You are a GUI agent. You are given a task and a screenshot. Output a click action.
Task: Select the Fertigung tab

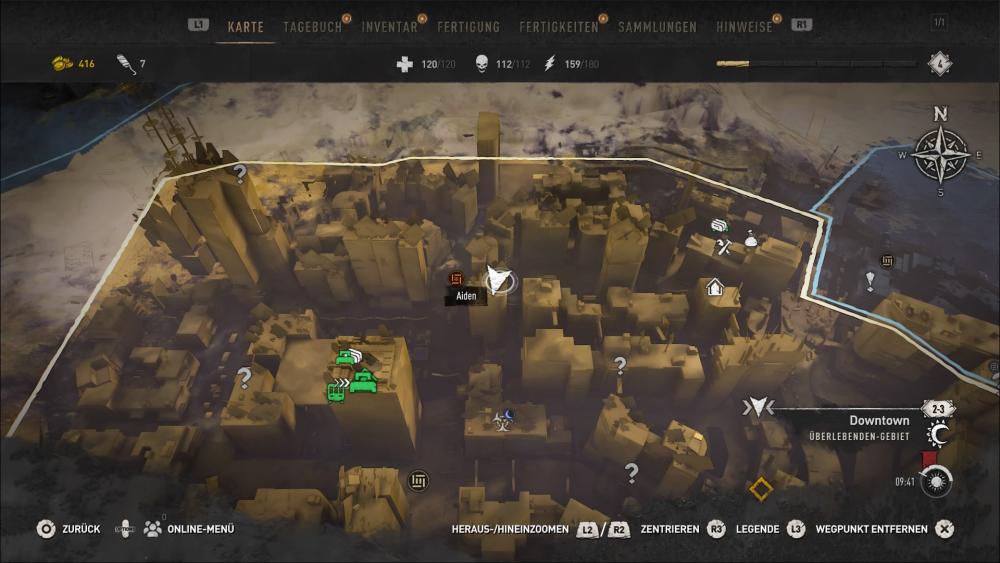click(x=468, y=27)
